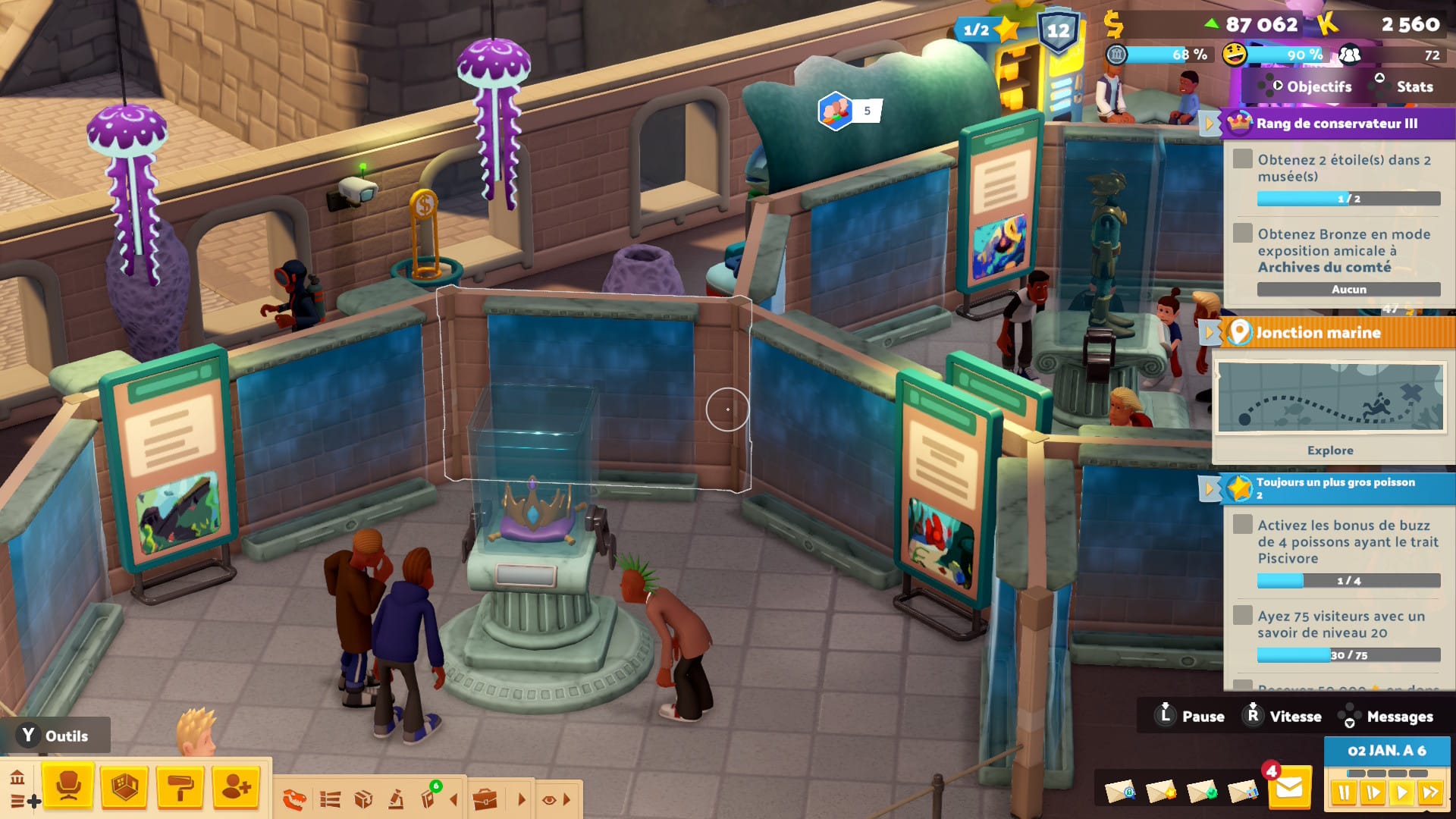1456x819 pixels.
Task: Open the briefcase management menu
Action: pyautogui.click(x=485, y=799)
